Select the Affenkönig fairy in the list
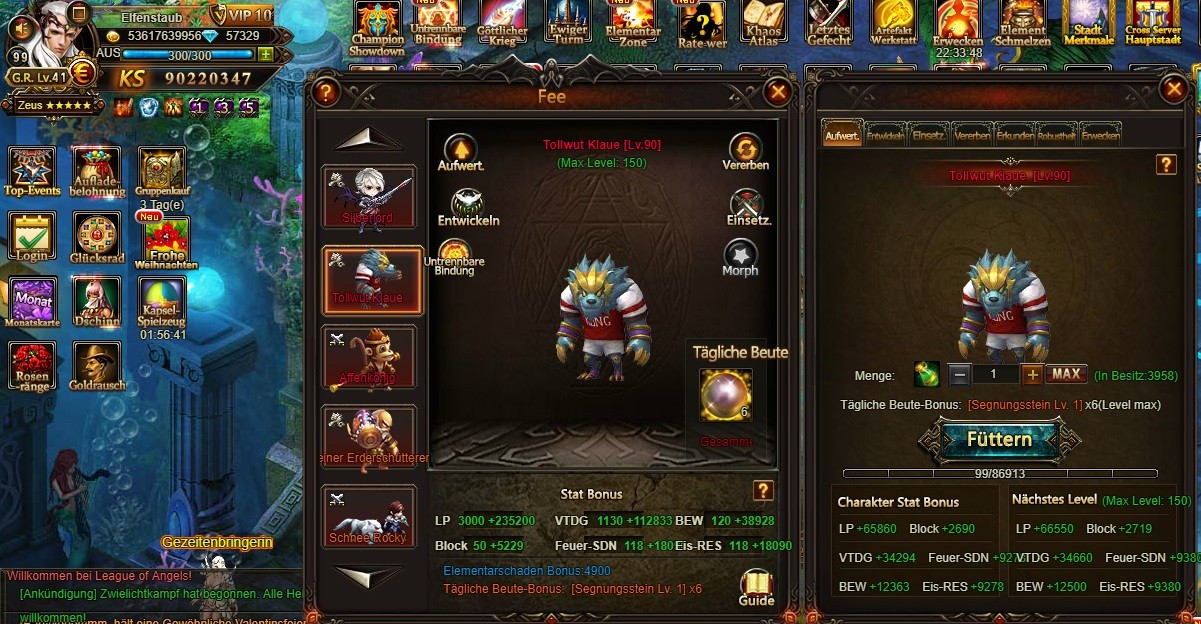Screen dimensions: 1201x624 click(x=368, y=358)
